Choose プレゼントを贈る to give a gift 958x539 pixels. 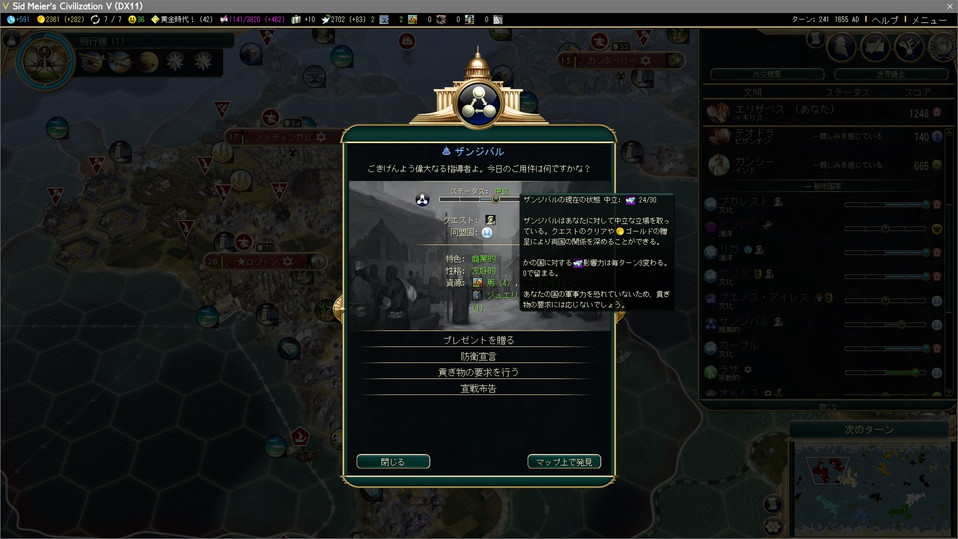pyautogui.click(x=478, y=340)
